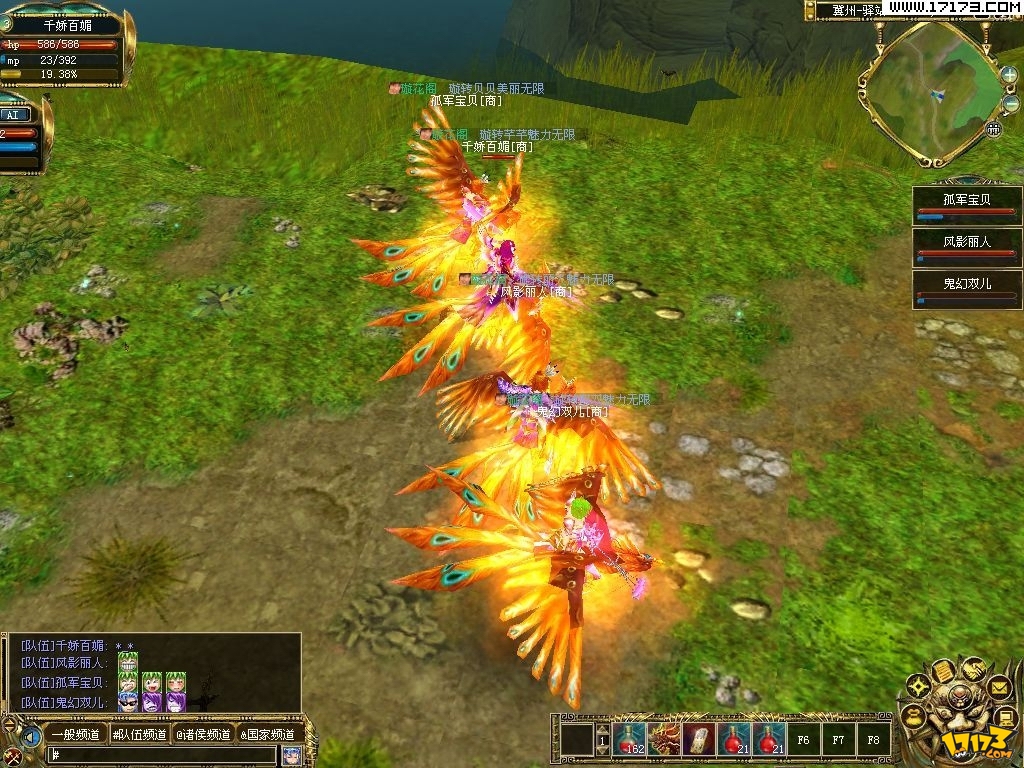Use the red potion with 162 count
1024x768 pixels.
[x=630, y=740]
